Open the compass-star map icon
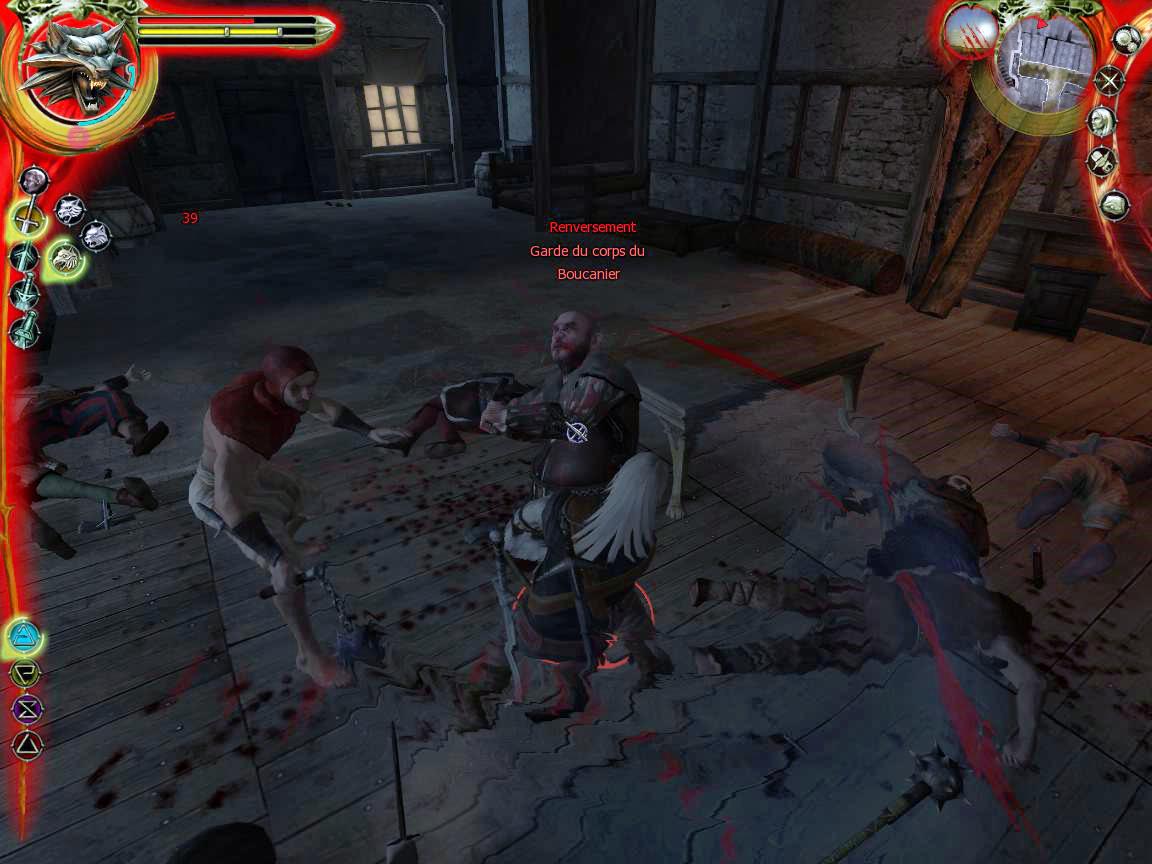The width and height of the screenshot is (1152, 864). [x=1109, y=81]
